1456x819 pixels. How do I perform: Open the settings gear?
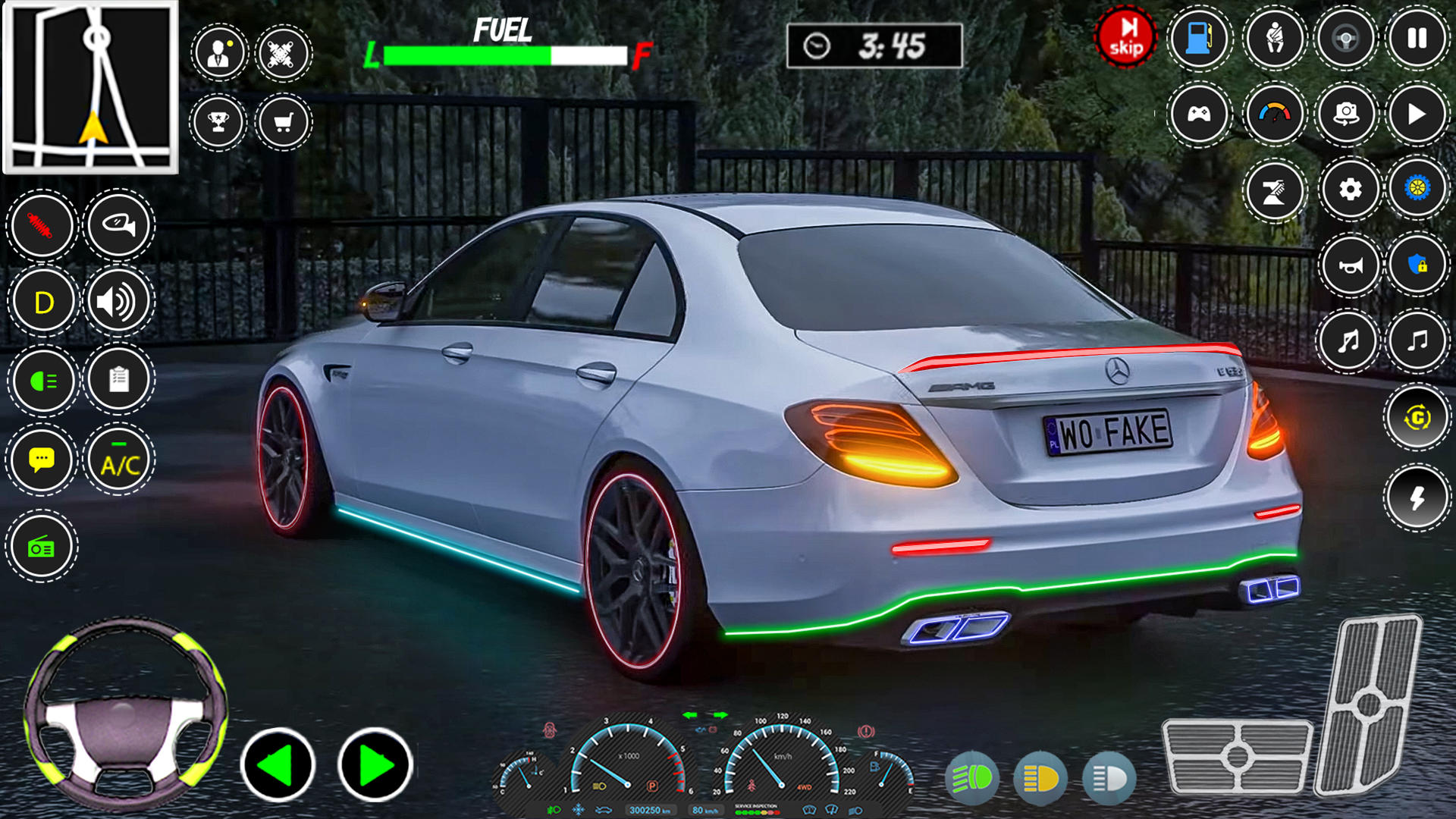[x=1350, y=190]
